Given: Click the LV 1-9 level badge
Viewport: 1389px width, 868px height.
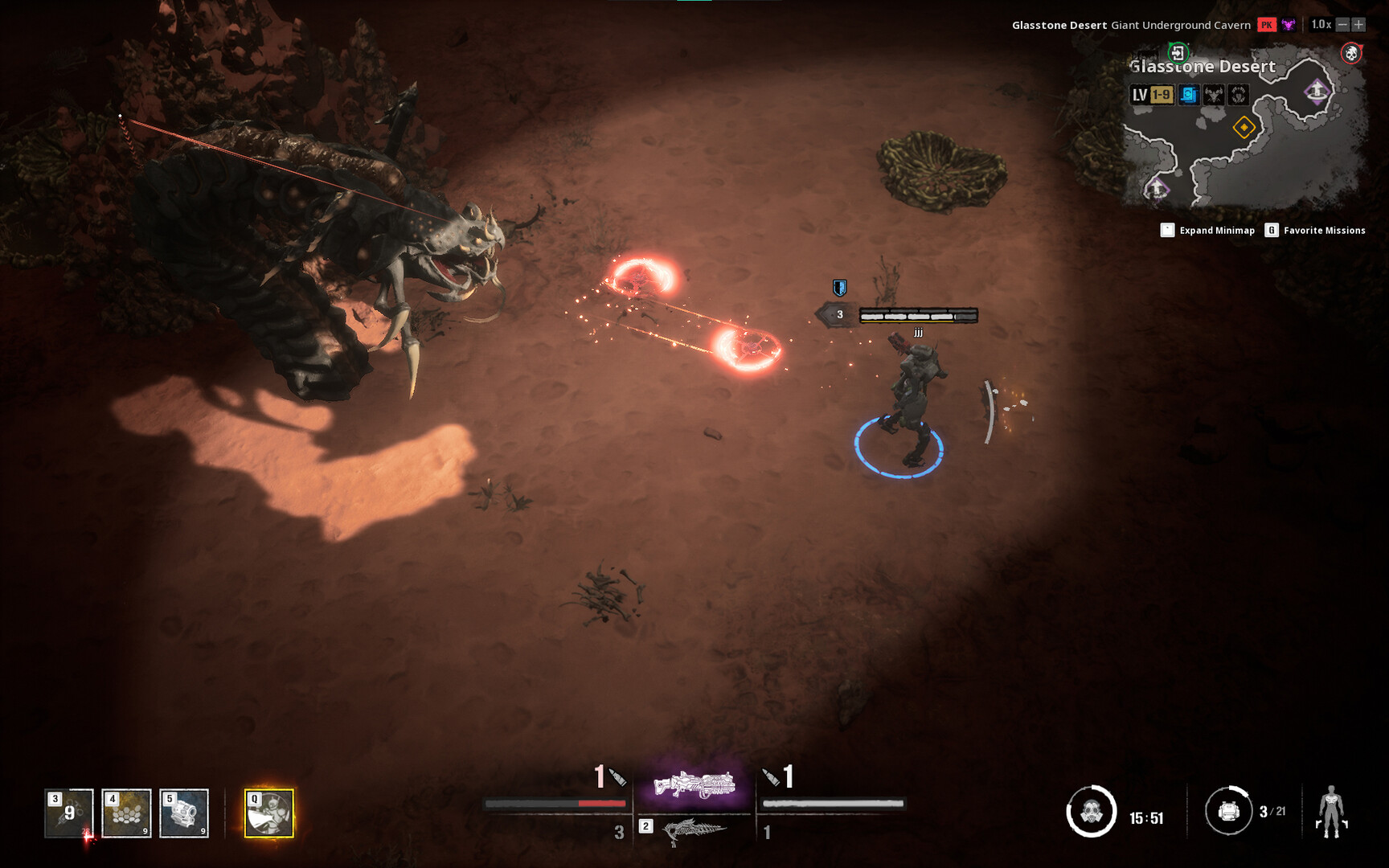Looking at the screenshot, I should click(x=1150, y=95).
